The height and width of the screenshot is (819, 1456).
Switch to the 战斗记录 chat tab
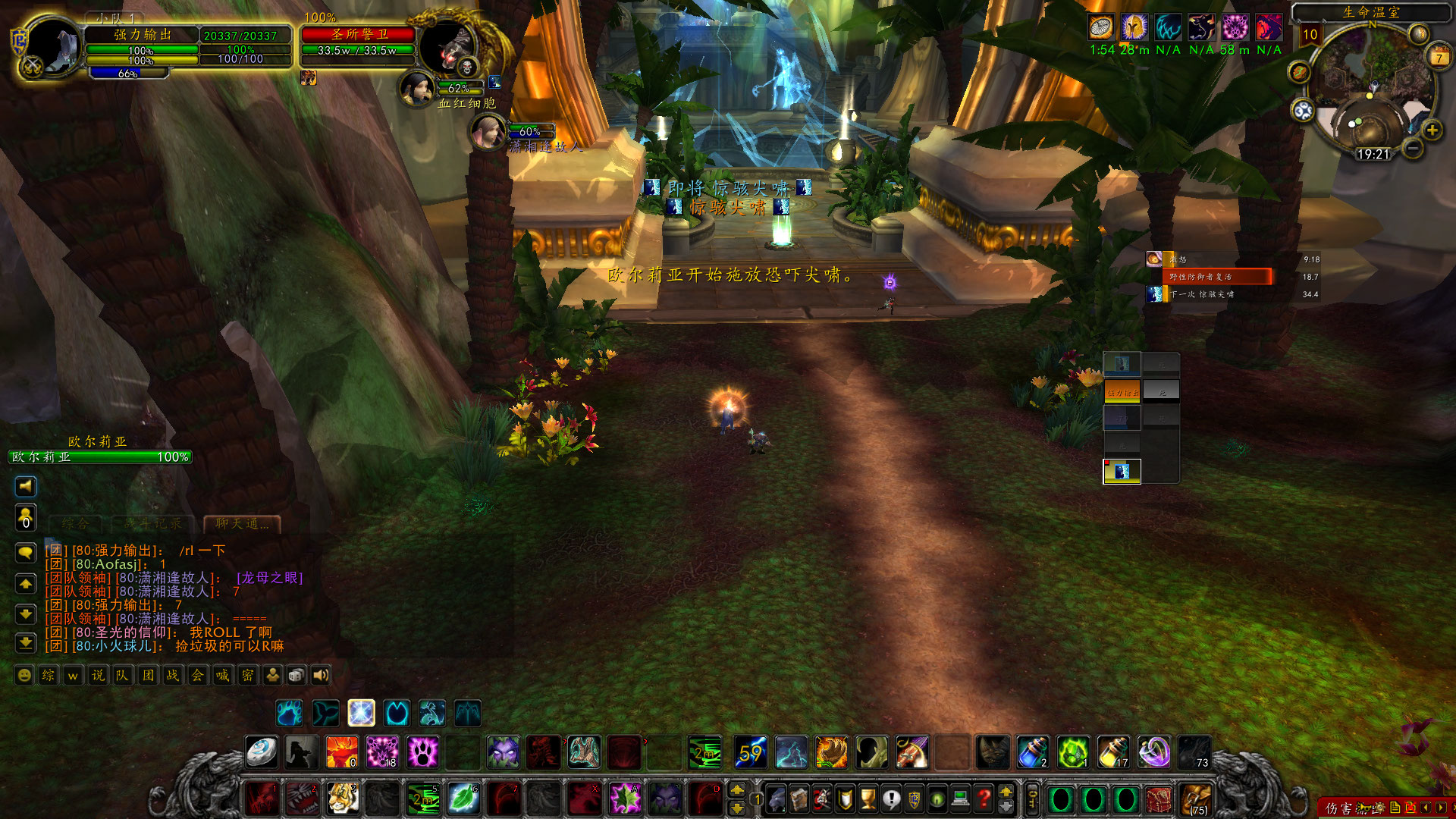pyautogui.click(x=152, y=524)
